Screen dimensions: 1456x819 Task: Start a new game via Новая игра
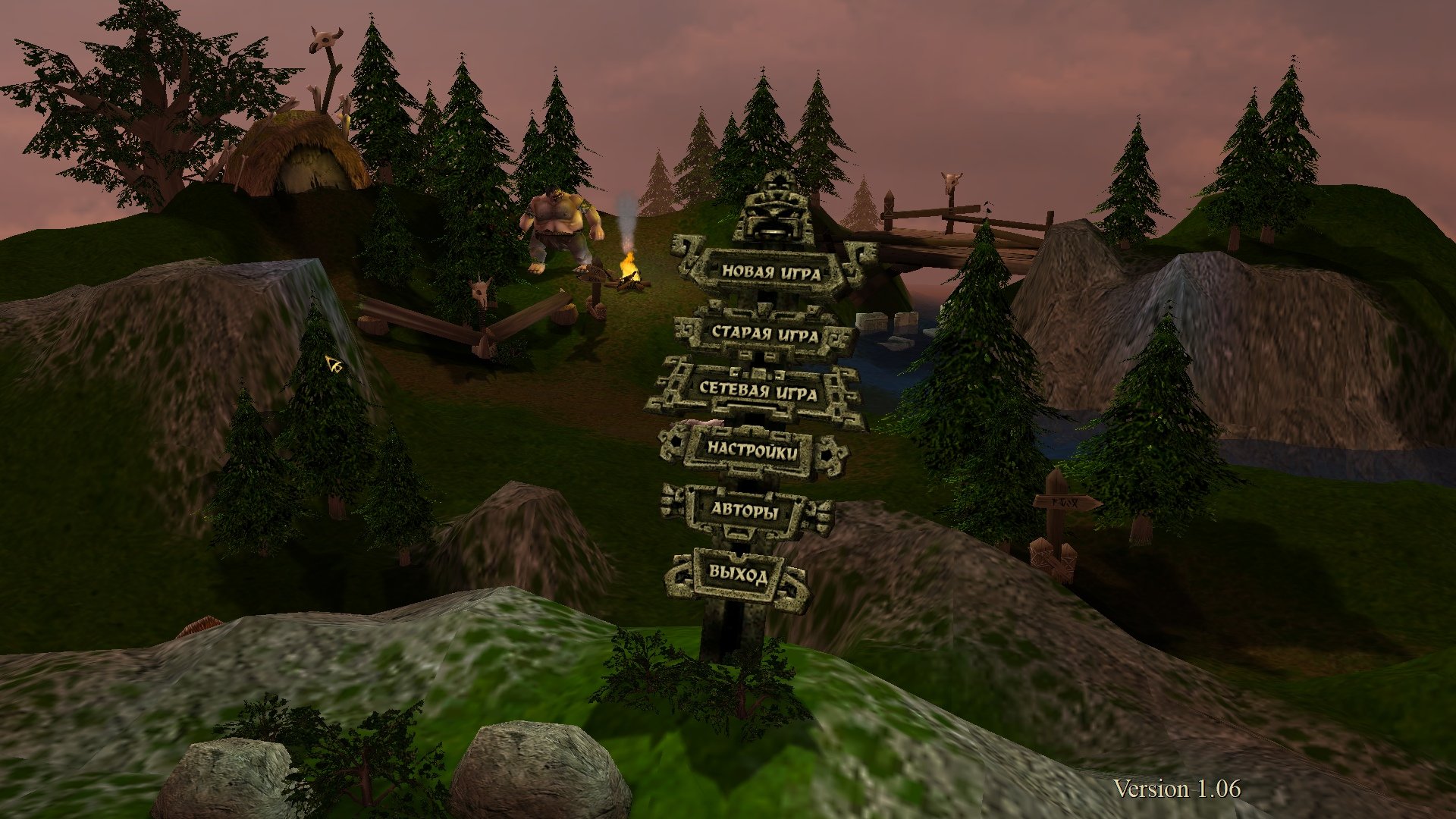click(x=770, y=271)
